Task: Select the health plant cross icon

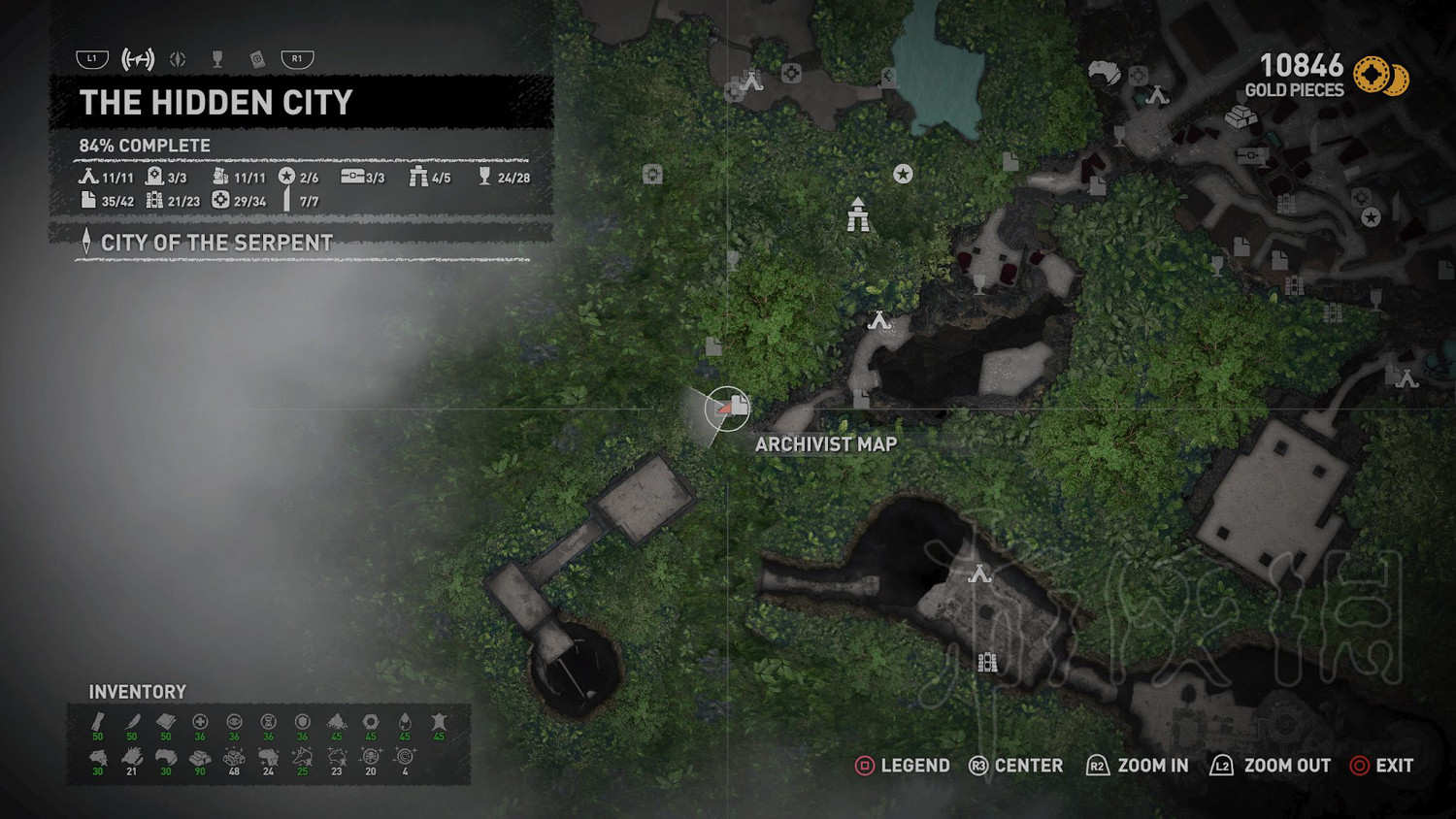Action: [200, 722]
